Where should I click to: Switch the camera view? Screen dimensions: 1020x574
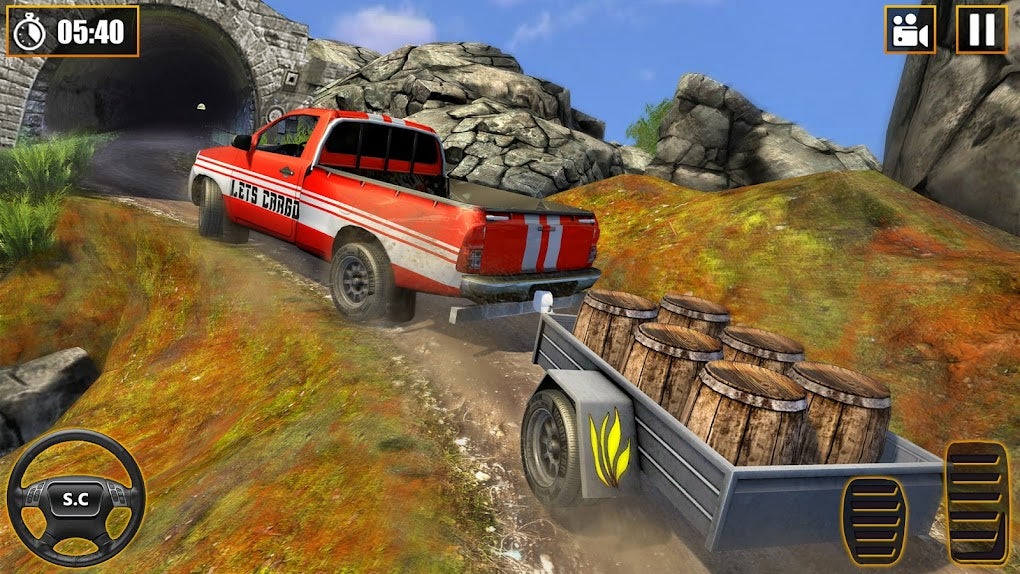point(909,30)
